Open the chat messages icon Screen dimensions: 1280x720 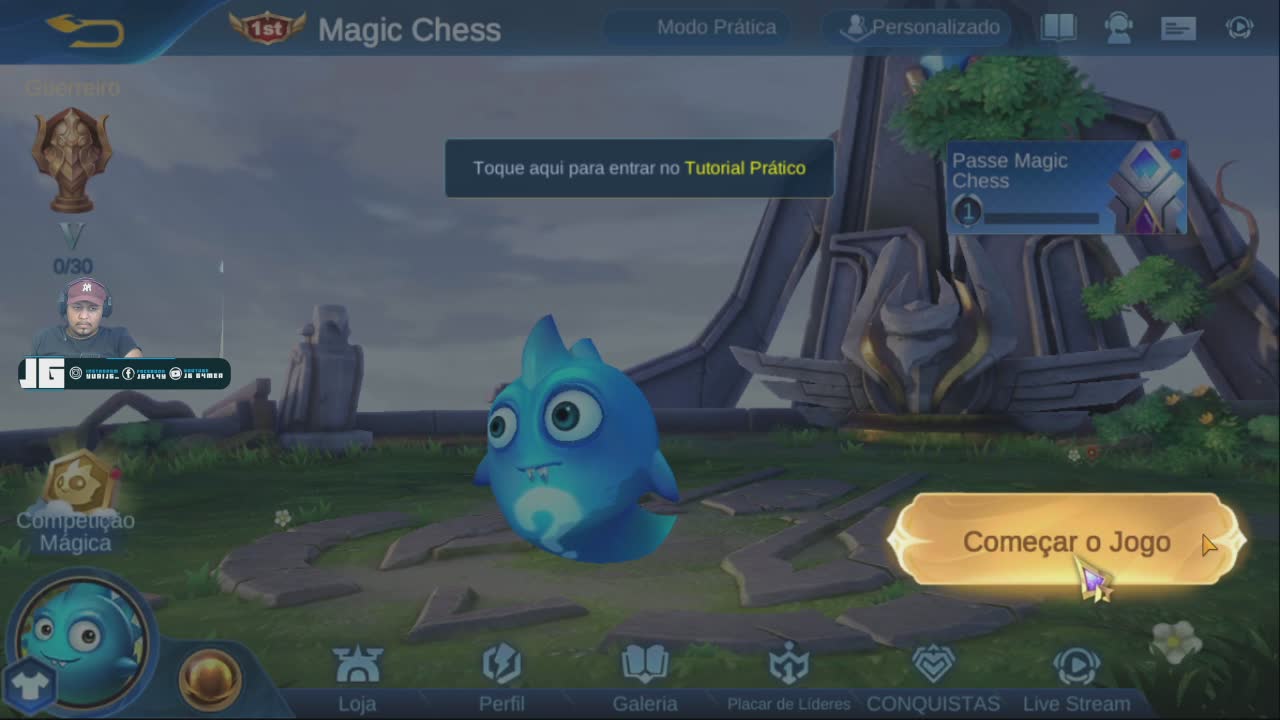[1179, 28]
